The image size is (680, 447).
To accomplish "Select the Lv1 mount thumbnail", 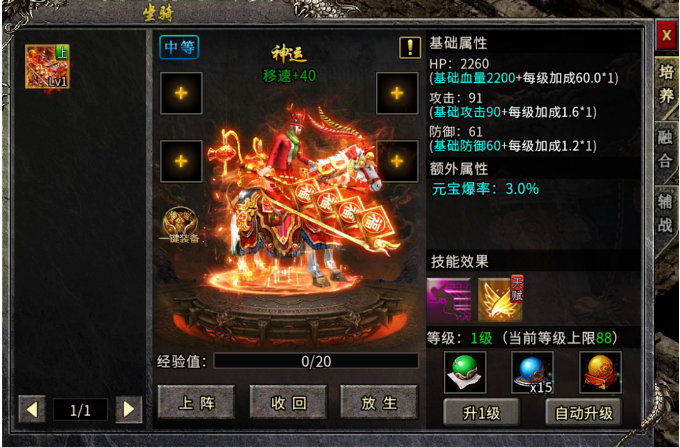I will pos(47,67).
